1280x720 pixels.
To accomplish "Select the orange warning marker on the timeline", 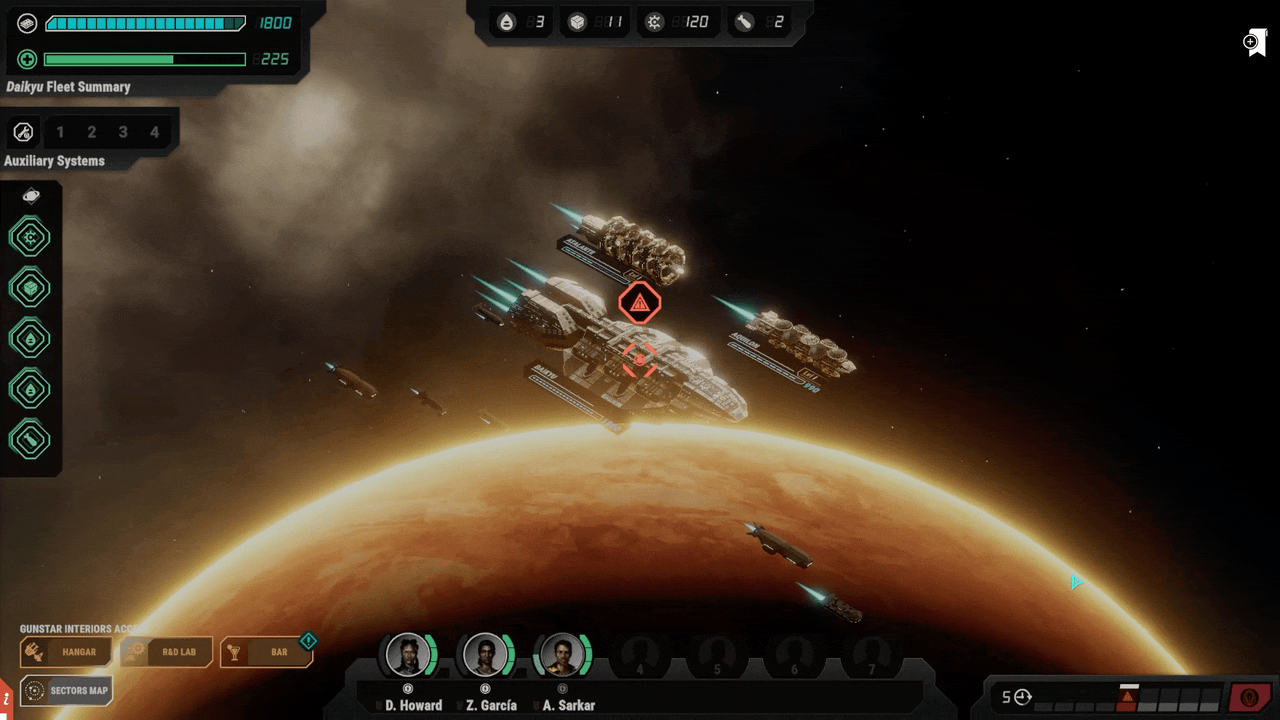I will (1127, 697).
